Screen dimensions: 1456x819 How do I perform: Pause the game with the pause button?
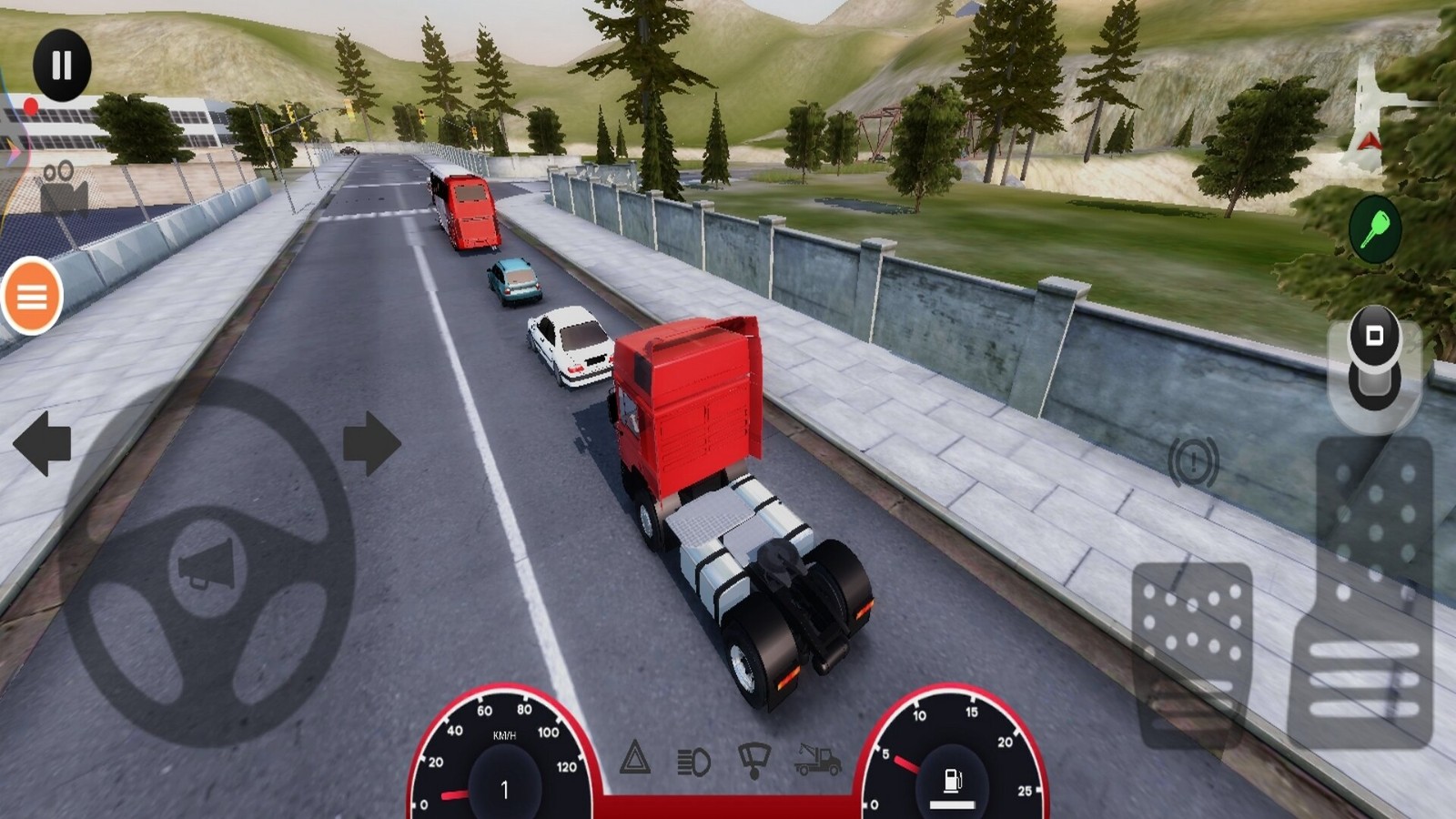[x=62, y=65]
